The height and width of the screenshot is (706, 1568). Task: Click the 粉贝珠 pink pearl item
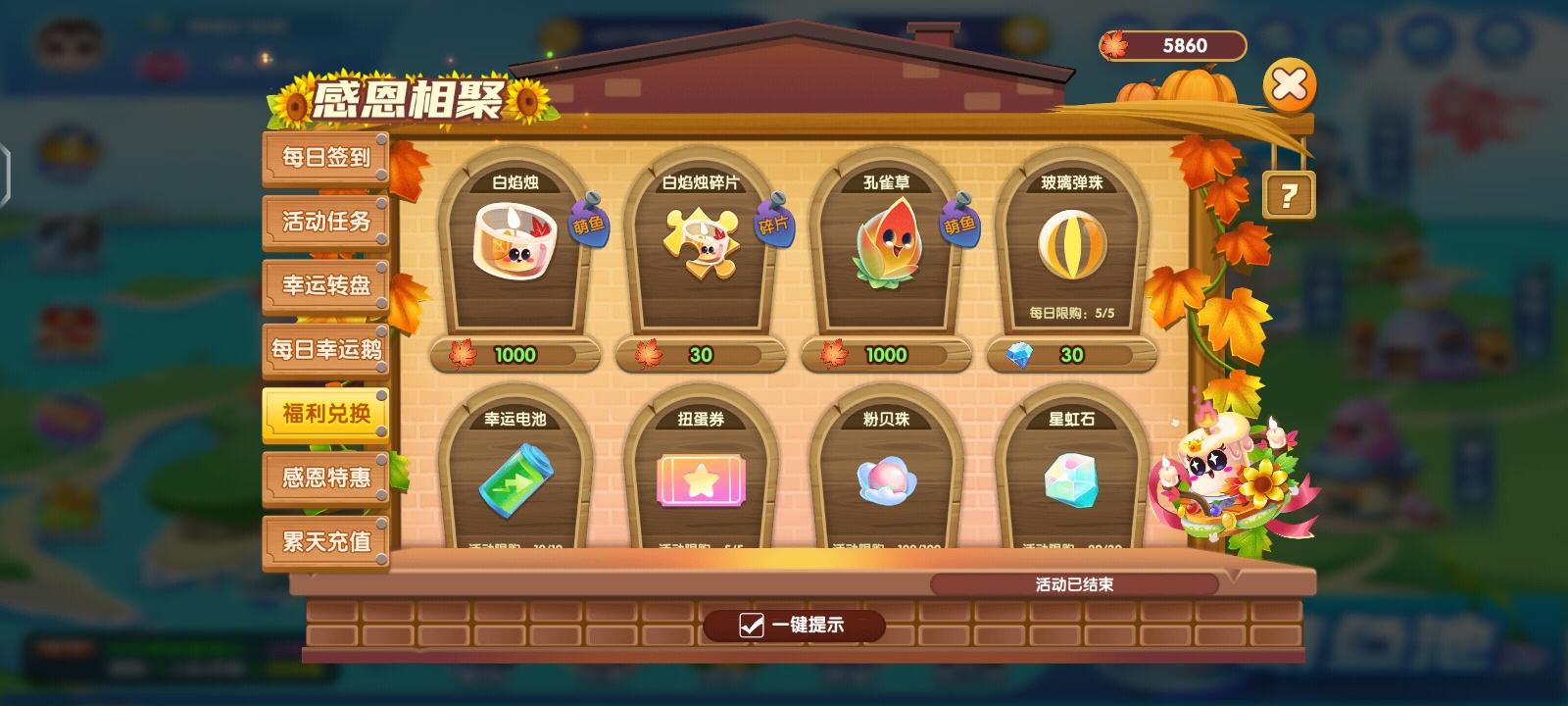[x=885, y=480]
